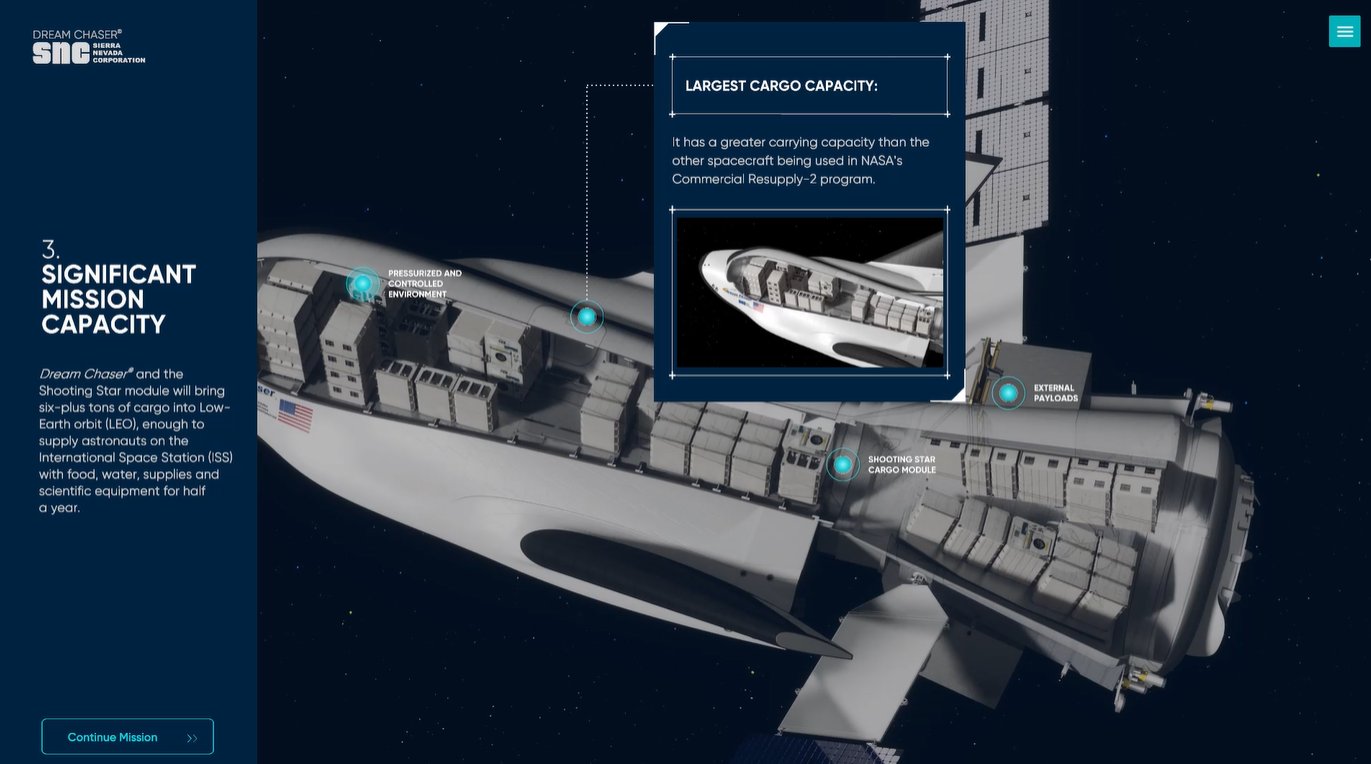Click the Largest Cargo Capacity heading

(779, 85)
